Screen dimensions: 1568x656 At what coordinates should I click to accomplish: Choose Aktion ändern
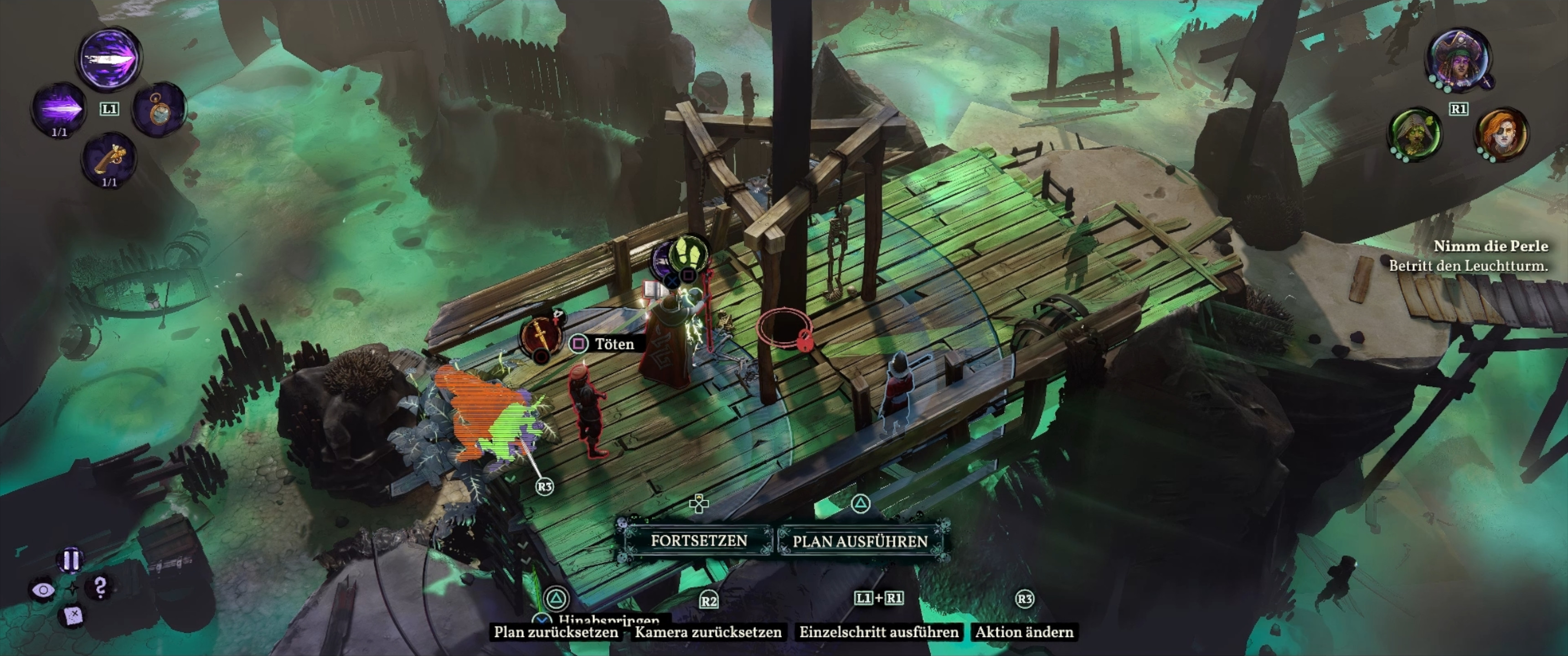coord(1024,632)
